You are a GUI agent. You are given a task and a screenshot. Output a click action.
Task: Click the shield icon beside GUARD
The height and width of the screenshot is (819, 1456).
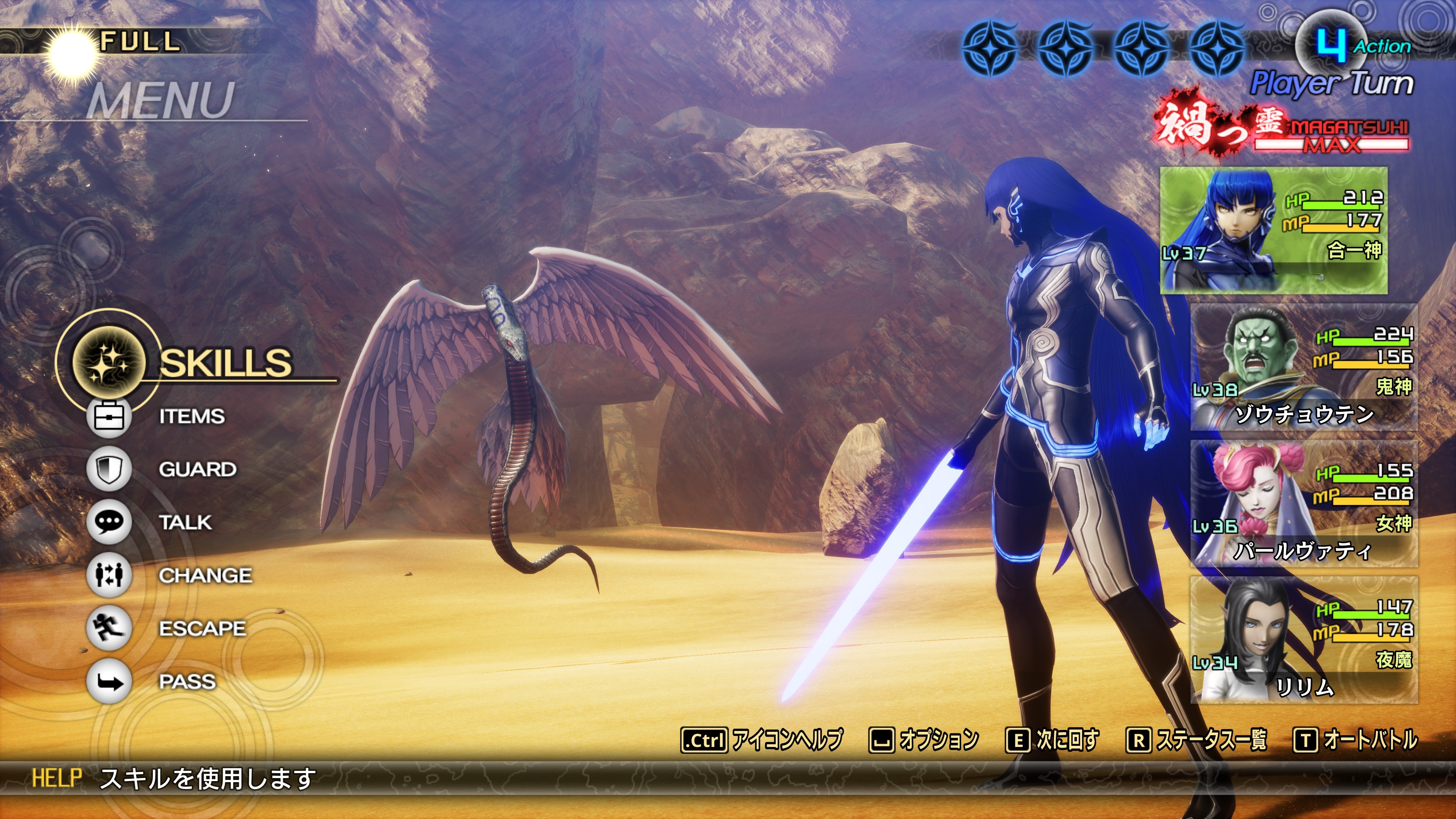[x=109, y=469]
